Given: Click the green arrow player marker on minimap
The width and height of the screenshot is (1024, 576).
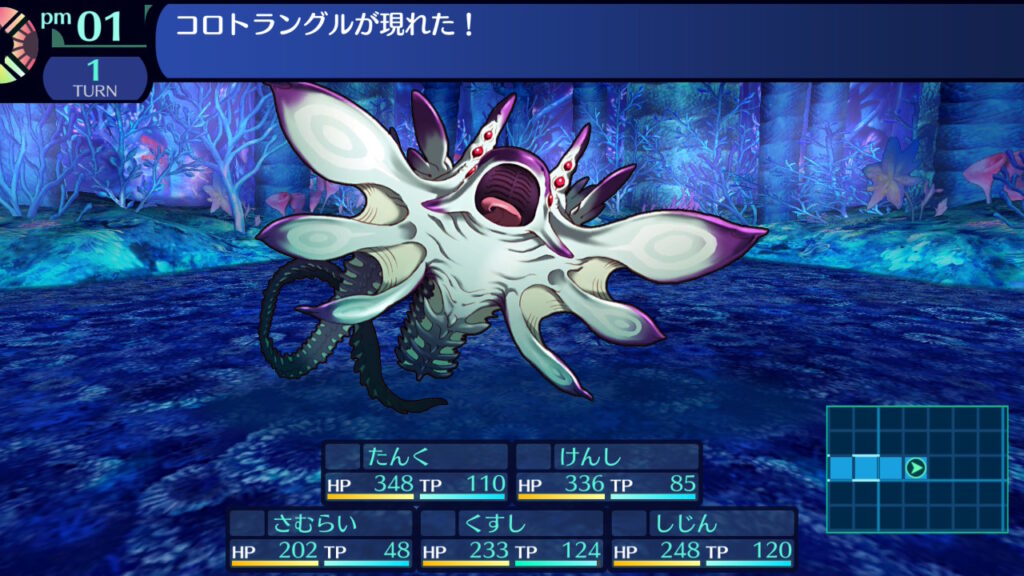Looking at the screenshot, I should point(915,467).
